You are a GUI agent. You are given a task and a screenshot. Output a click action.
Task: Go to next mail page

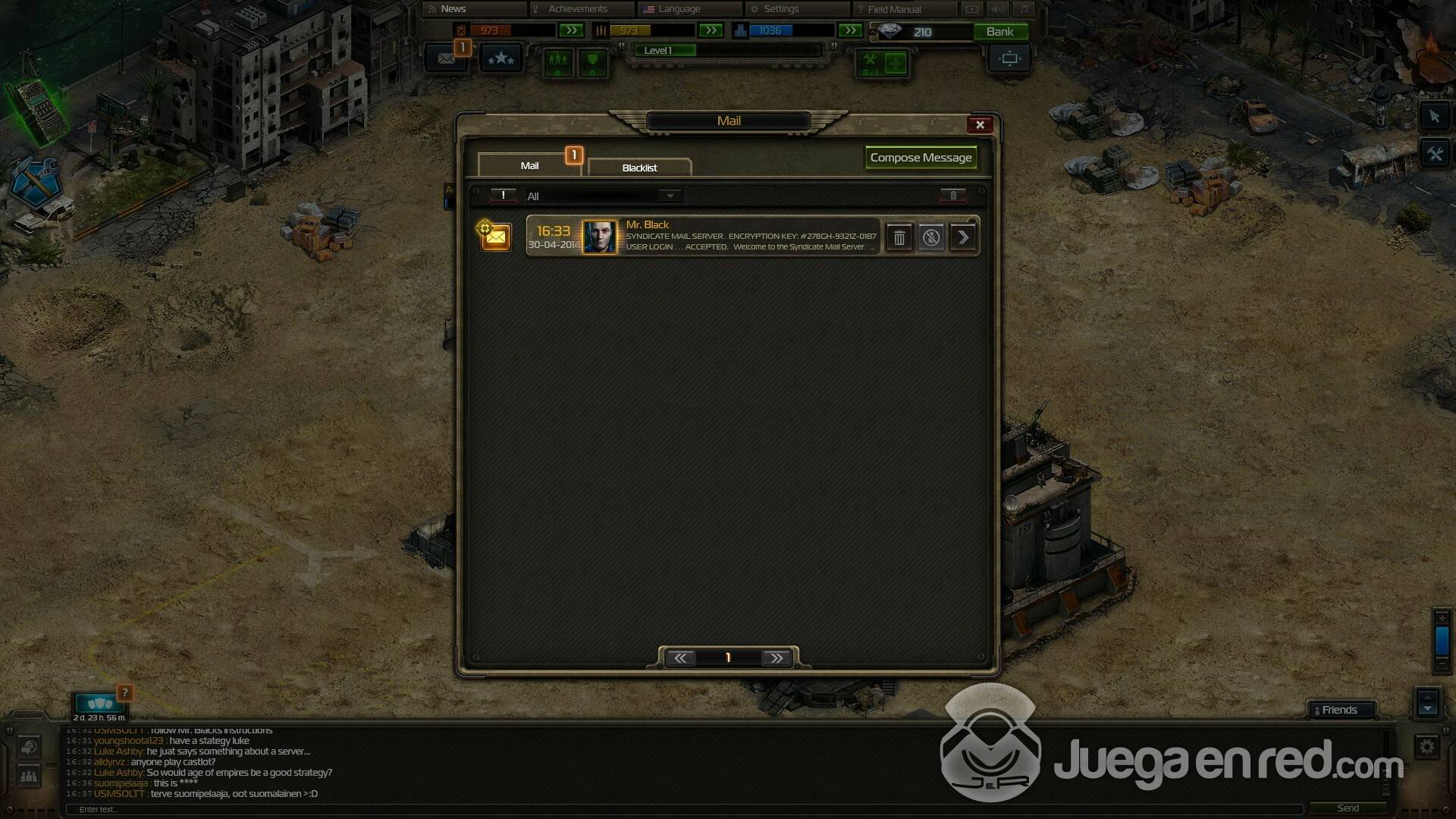click(x=777, y=658)
